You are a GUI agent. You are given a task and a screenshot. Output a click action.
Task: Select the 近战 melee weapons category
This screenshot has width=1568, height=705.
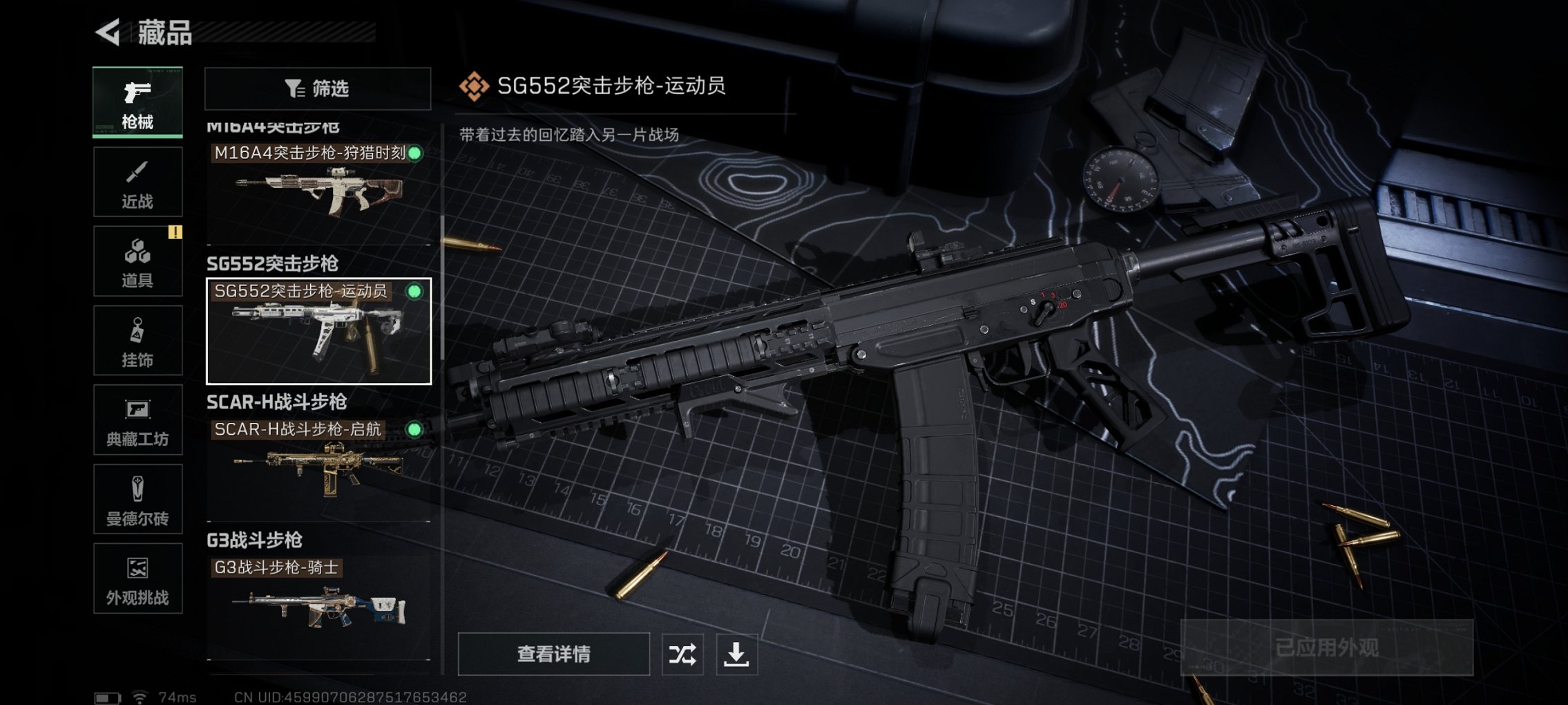click(x=137, y=182)
